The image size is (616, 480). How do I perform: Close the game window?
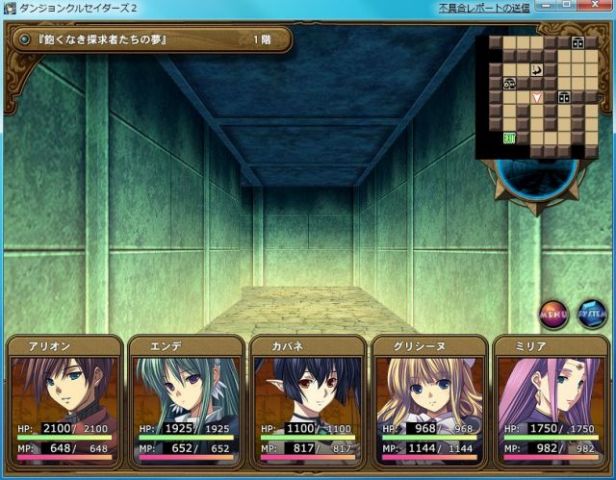tap(599, 7)
